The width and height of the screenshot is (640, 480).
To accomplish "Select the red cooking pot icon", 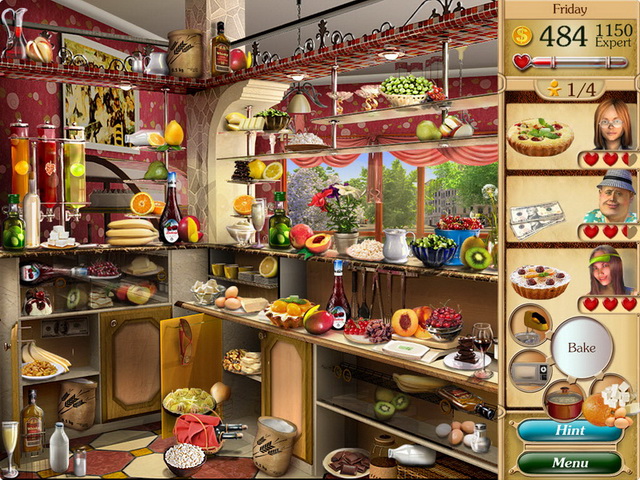I will (x=564, y=402).
